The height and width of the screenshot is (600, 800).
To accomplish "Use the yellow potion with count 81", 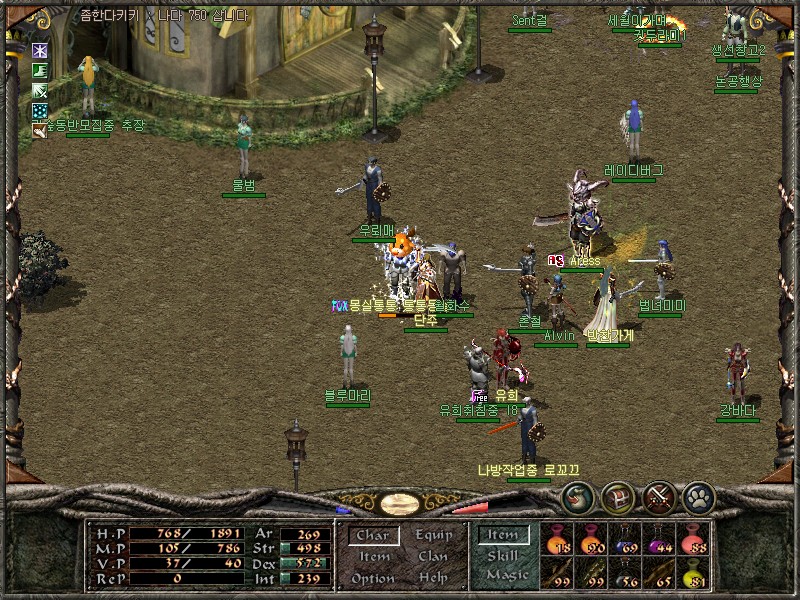I will click(694, 573).
